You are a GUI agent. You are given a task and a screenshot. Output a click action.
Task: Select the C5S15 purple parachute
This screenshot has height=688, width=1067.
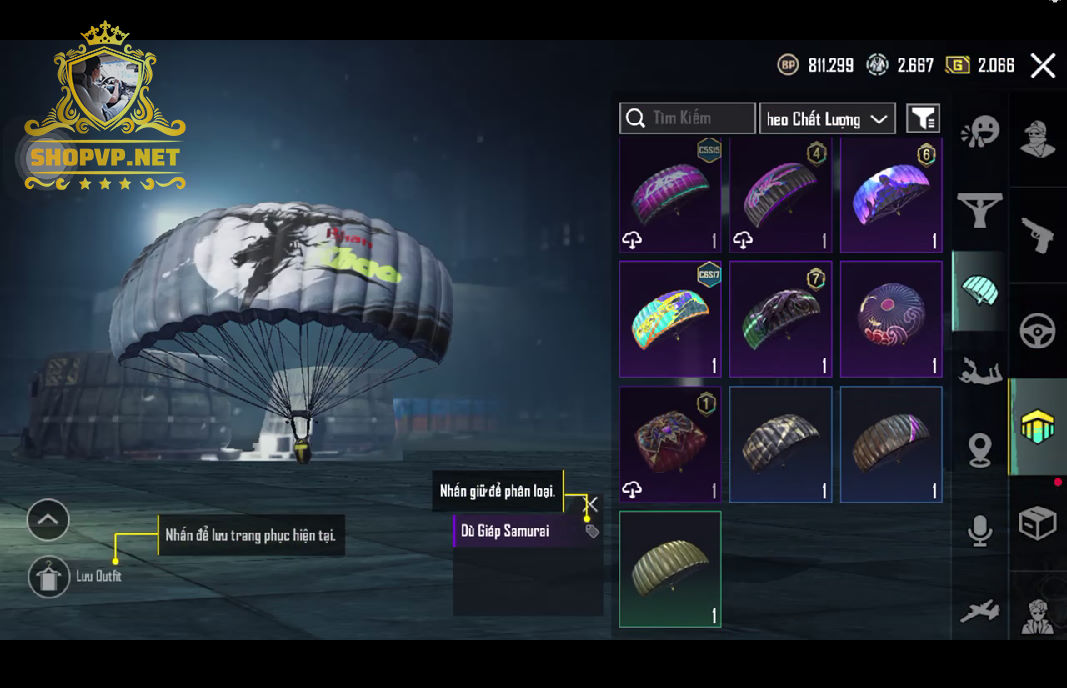(670, 195)
